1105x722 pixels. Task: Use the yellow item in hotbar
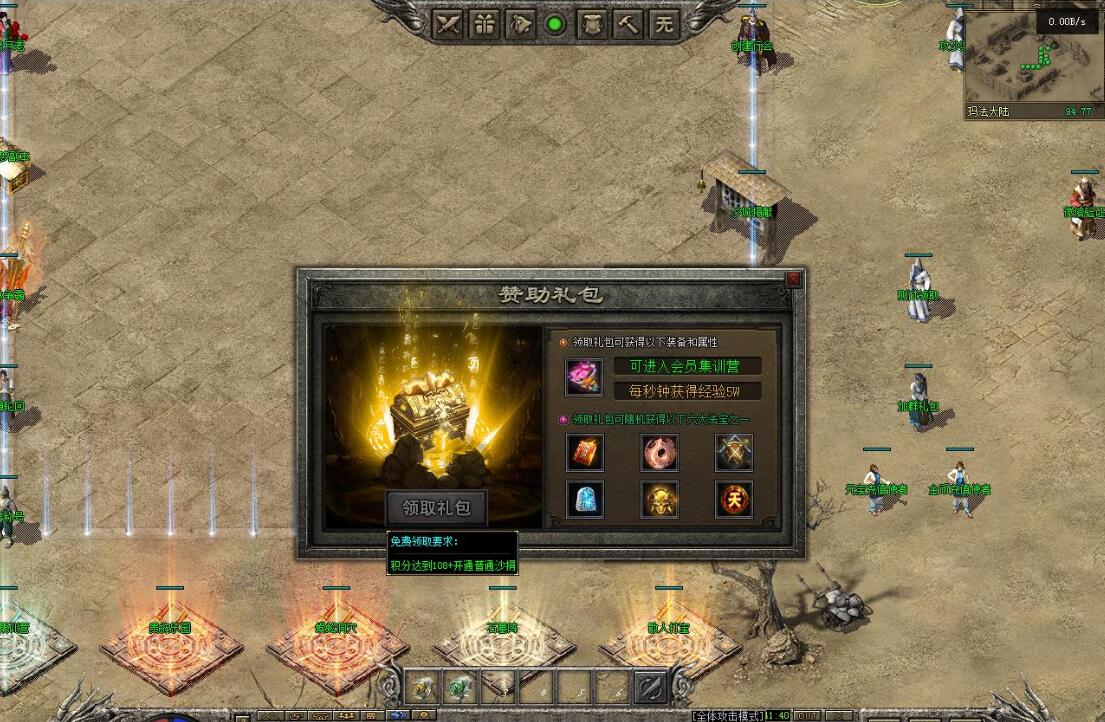click(x=423, y=686)
